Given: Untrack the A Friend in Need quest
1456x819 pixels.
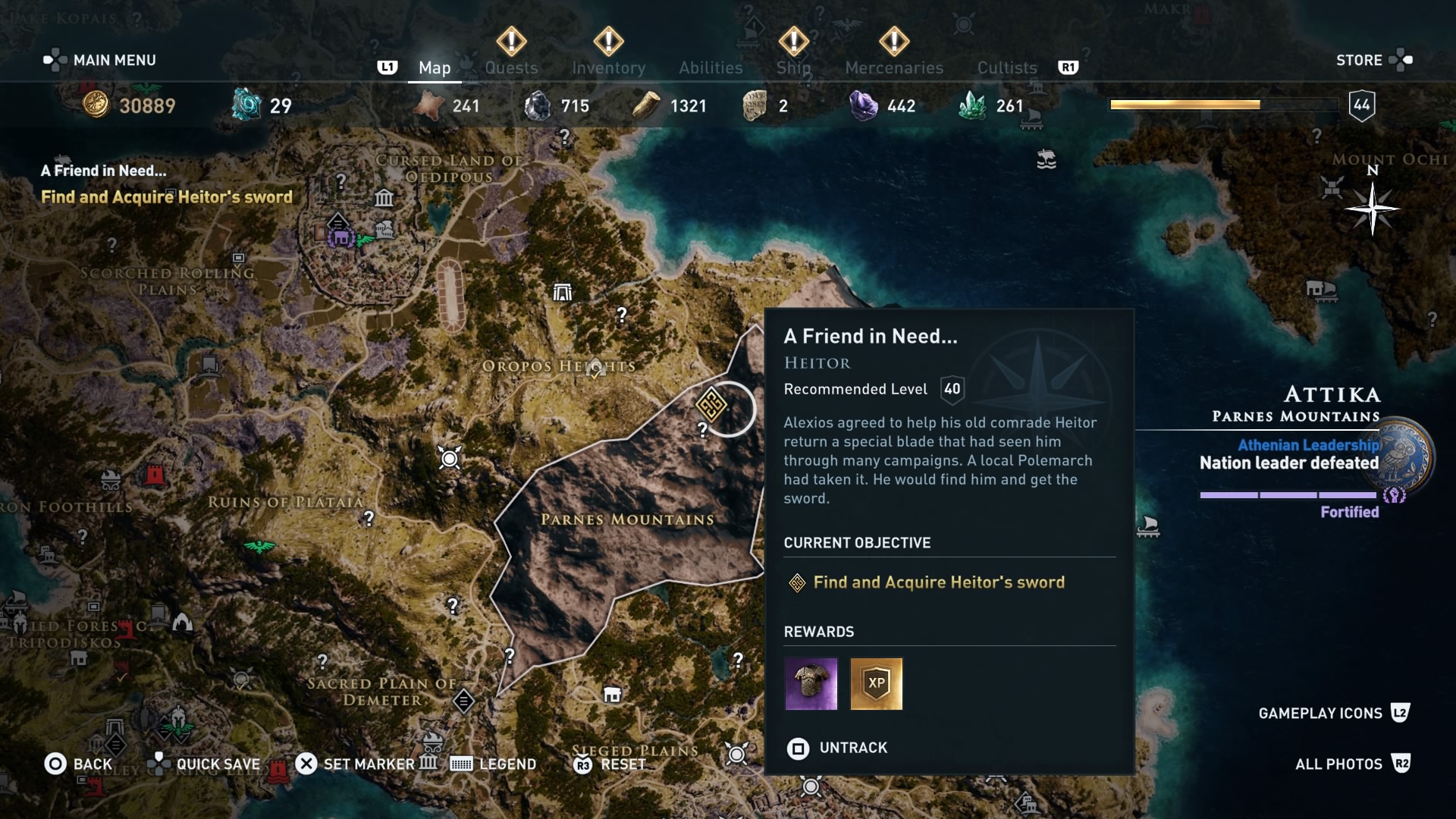Looking at the screenshot, I should tap(837, 748).
